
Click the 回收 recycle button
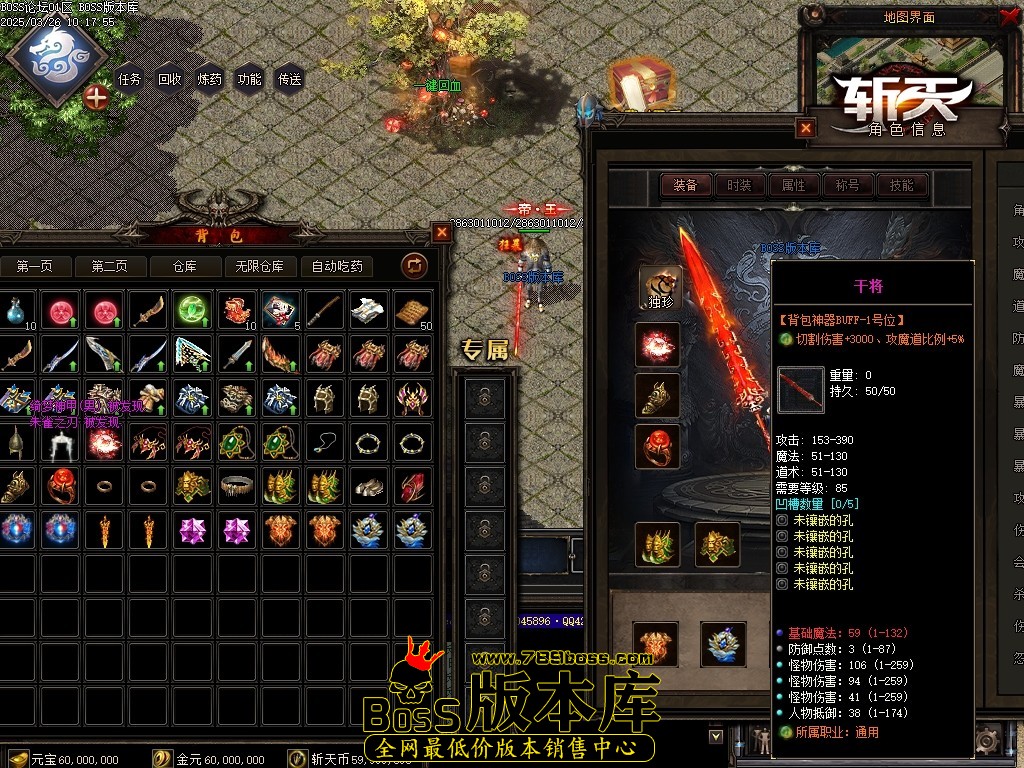[170, 79]
